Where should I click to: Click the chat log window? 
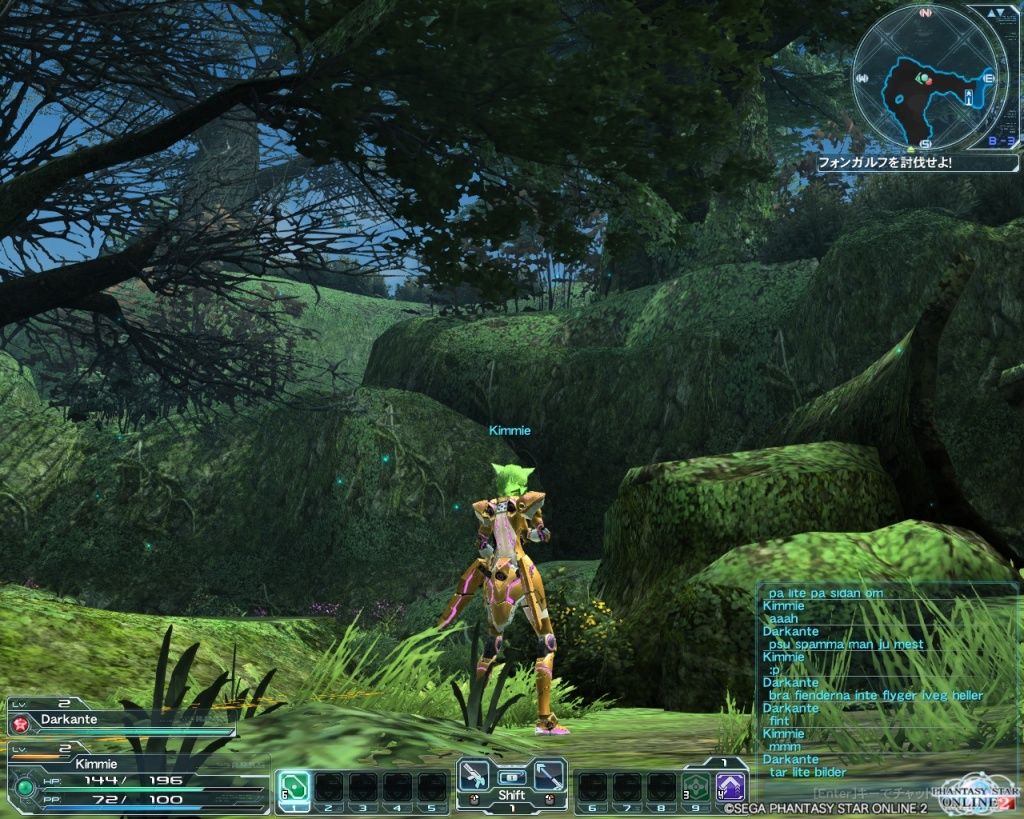pos(887,682)
